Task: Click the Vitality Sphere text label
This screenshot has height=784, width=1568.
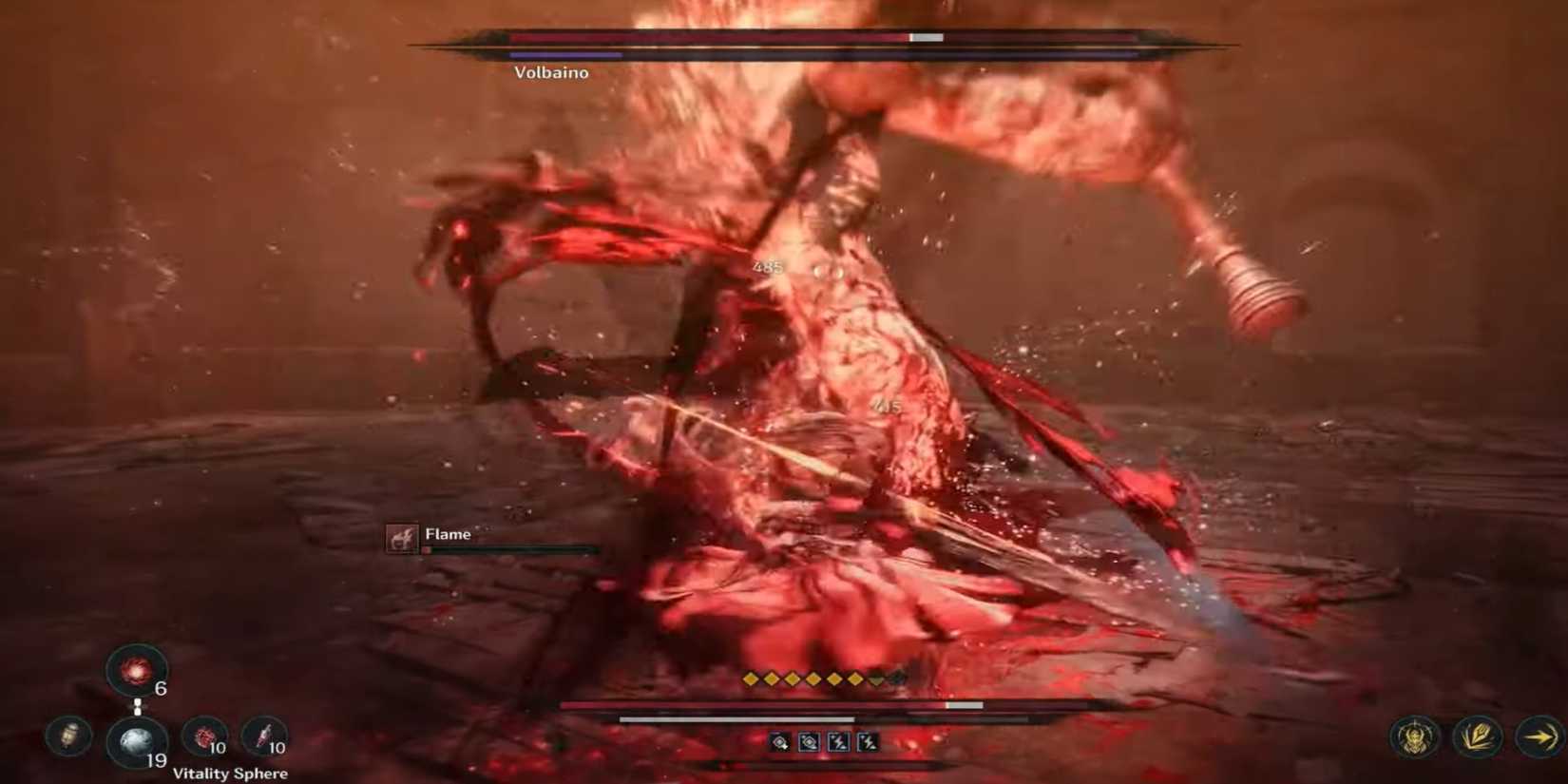Action: (231, 774)
